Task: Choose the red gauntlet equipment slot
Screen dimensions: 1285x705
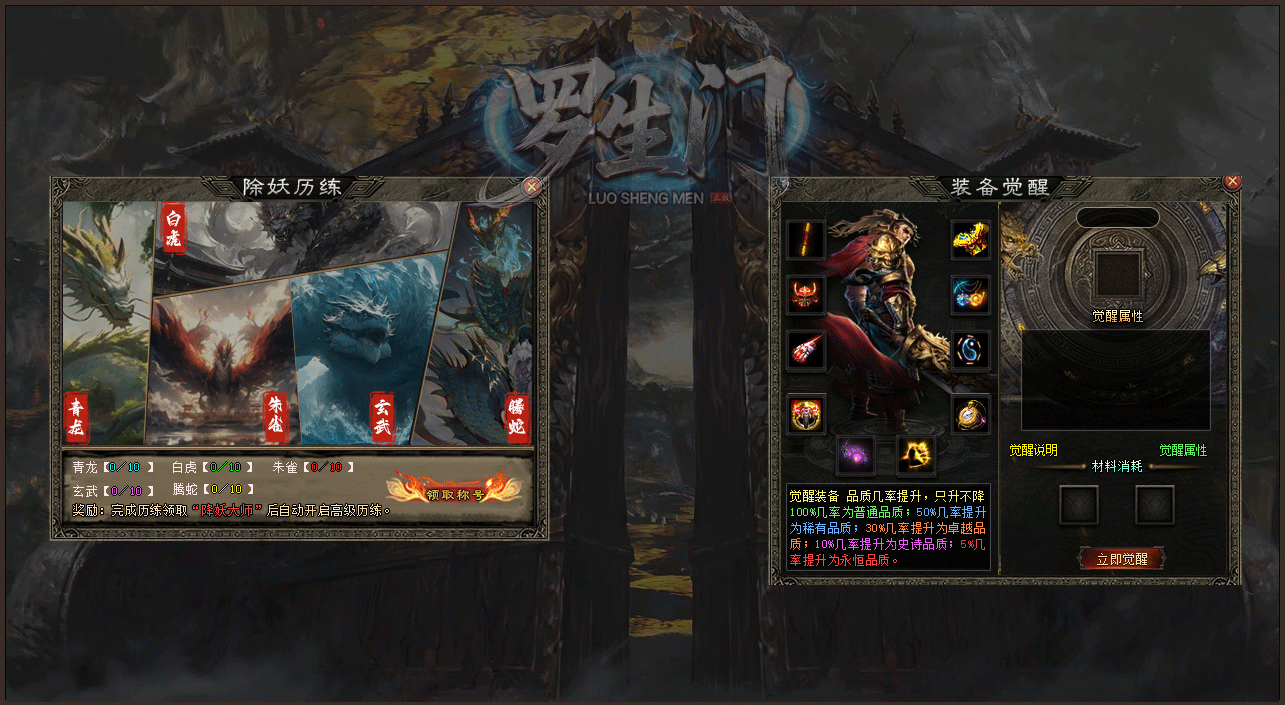Action: (x=806, y=350)
